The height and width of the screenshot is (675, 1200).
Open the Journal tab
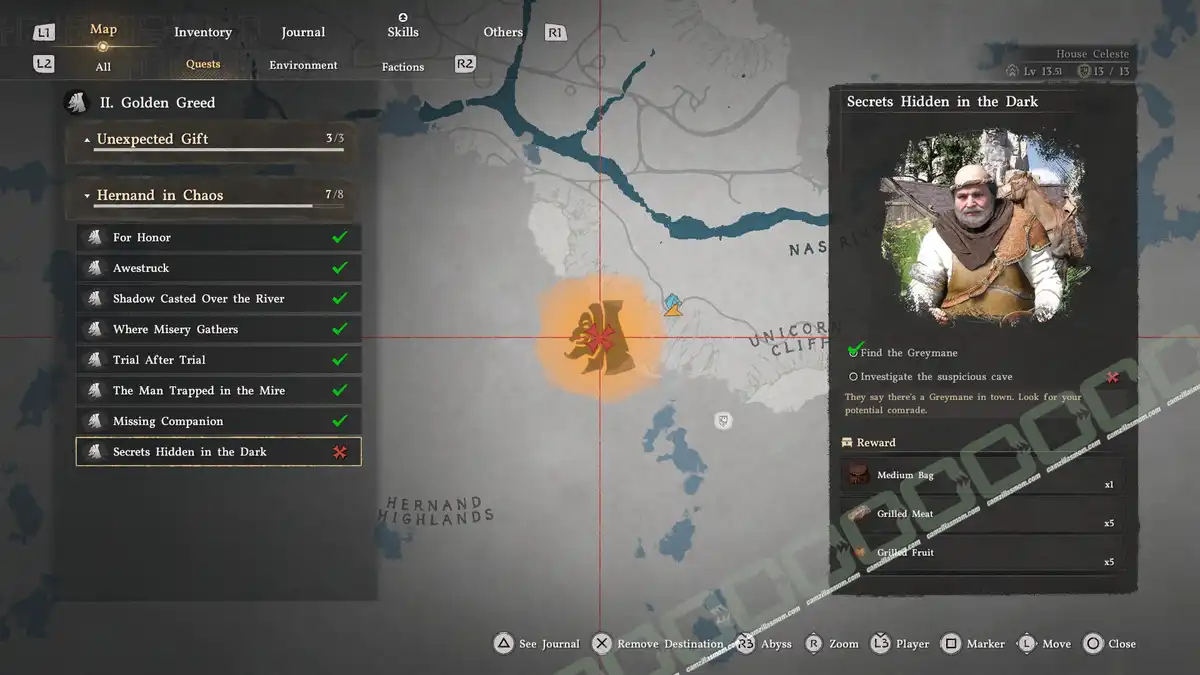(303, 32)
